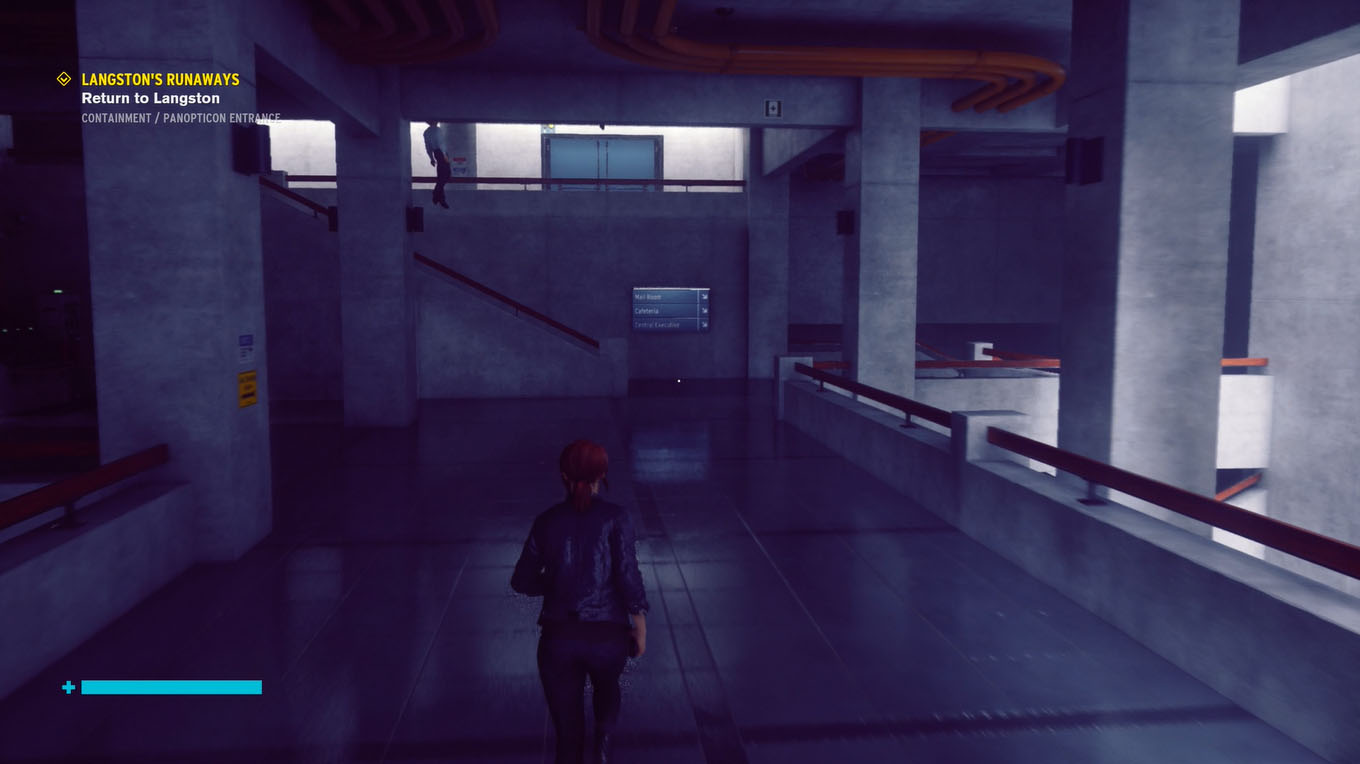
Task: Click the center crosshair dot
Action: [678, 381]
